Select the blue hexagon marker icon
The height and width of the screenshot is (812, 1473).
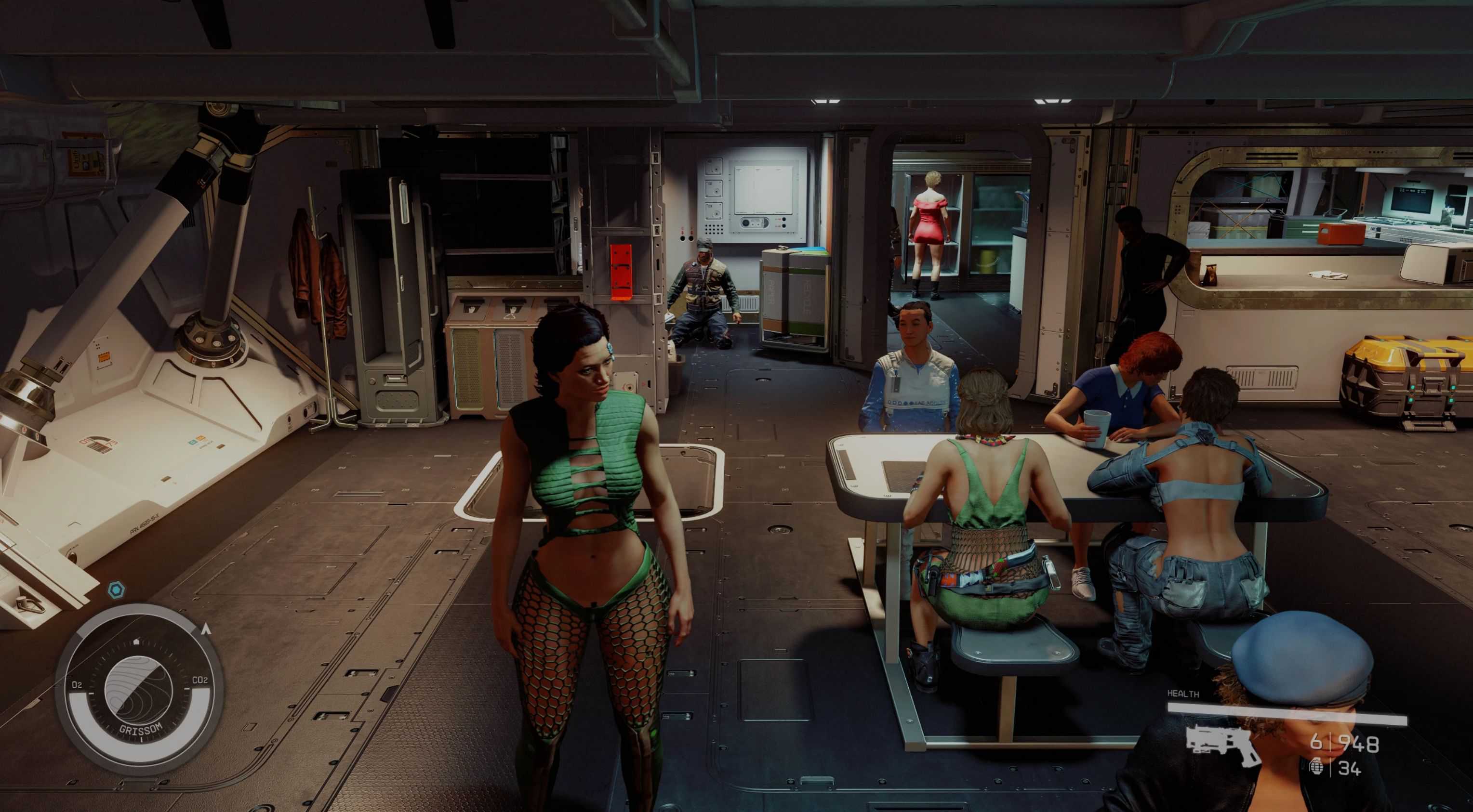pyautogui.click(x=116, y=589)
